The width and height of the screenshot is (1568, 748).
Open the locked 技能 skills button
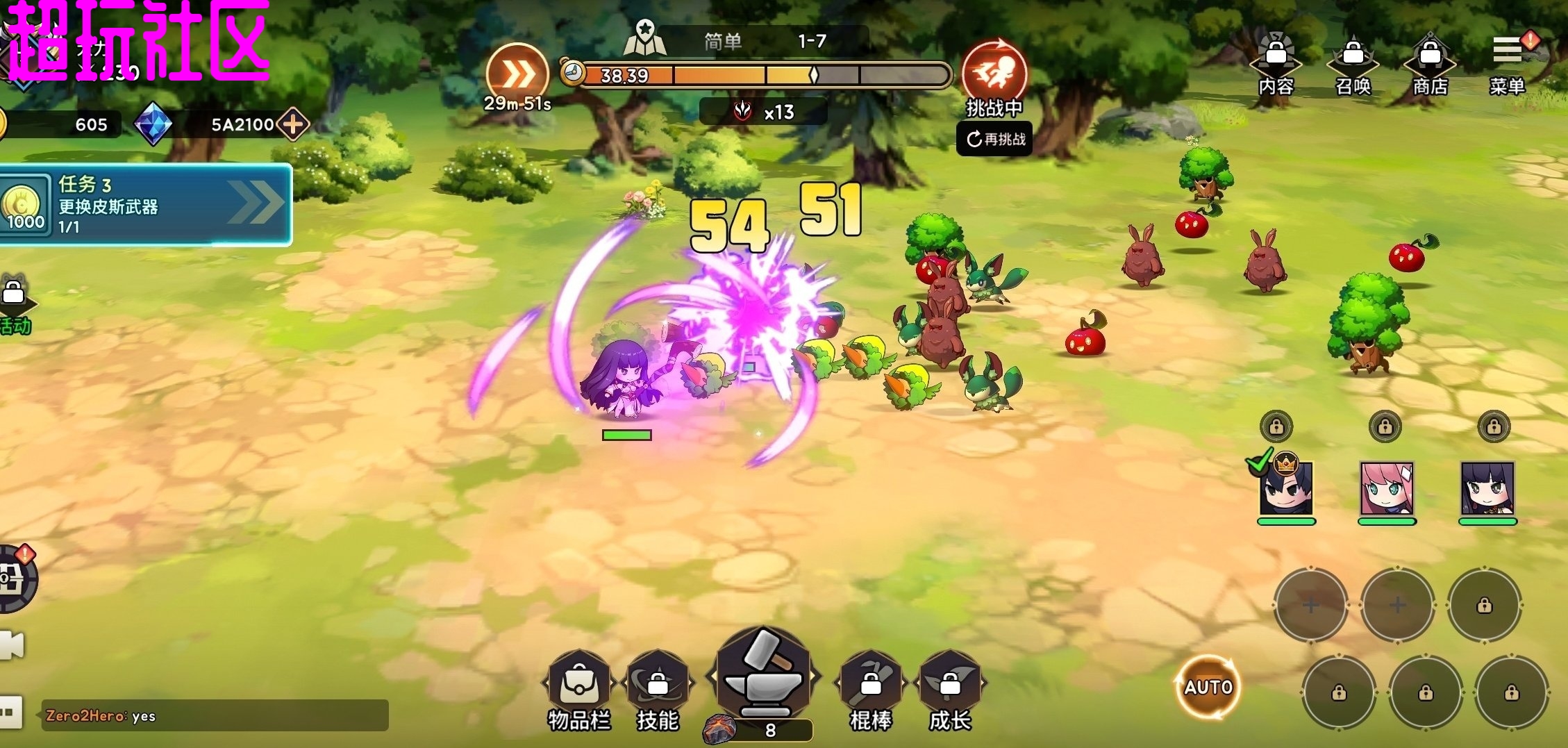click(x=657, y=688)
